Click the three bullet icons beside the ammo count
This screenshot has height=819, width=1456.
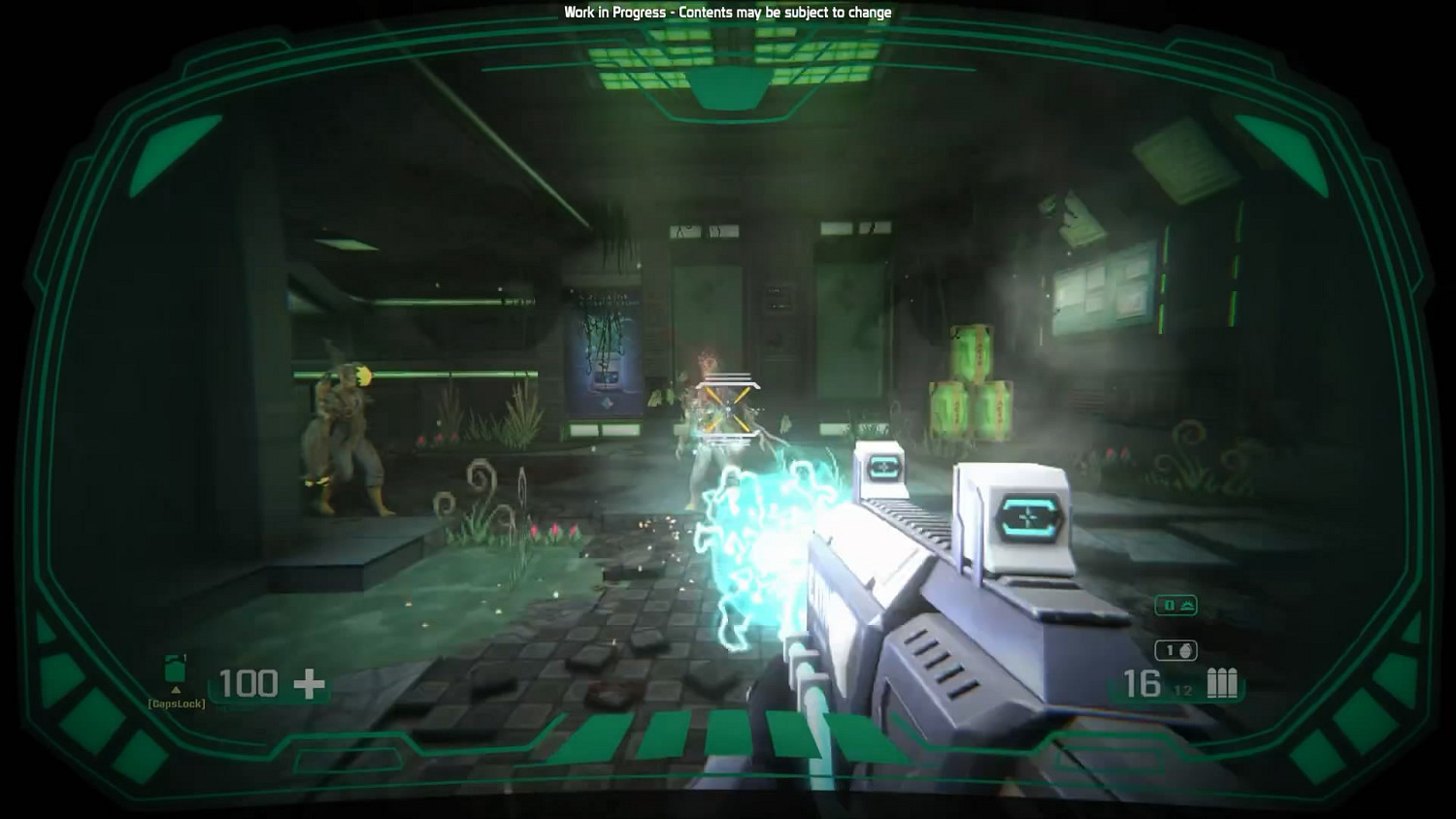click(1220, 683)
